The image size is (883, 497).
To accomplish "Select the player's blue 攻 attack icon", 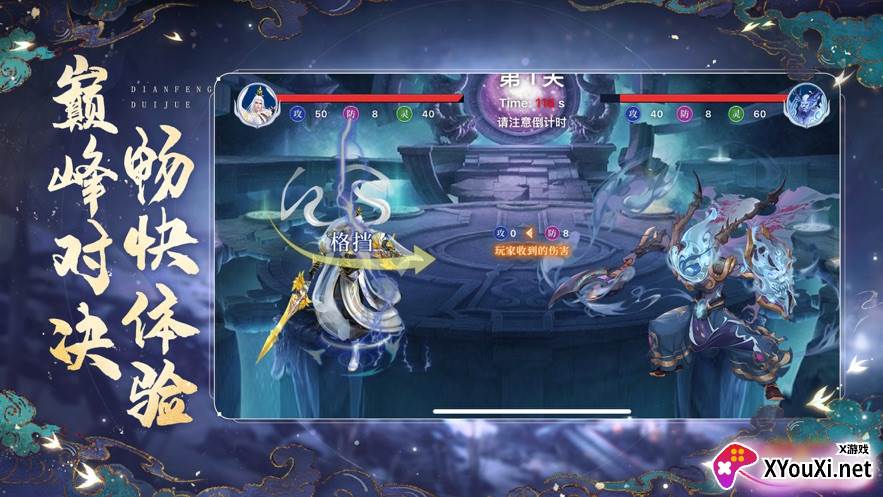I will [x=297, y=114].
